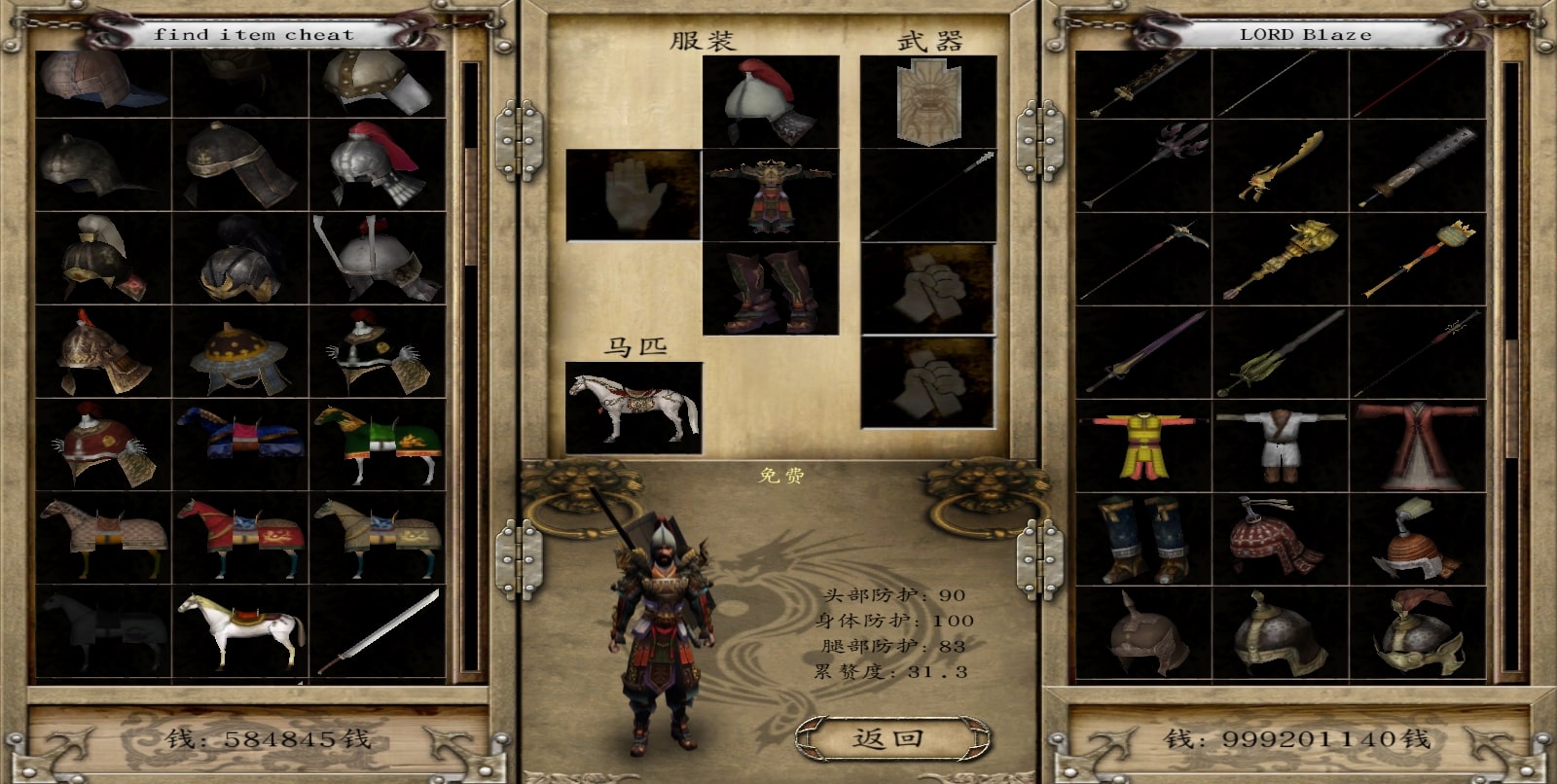Click the blue boots in player inventory
This screenshot has height=784, width=1557.
[x=1143, y=537]
